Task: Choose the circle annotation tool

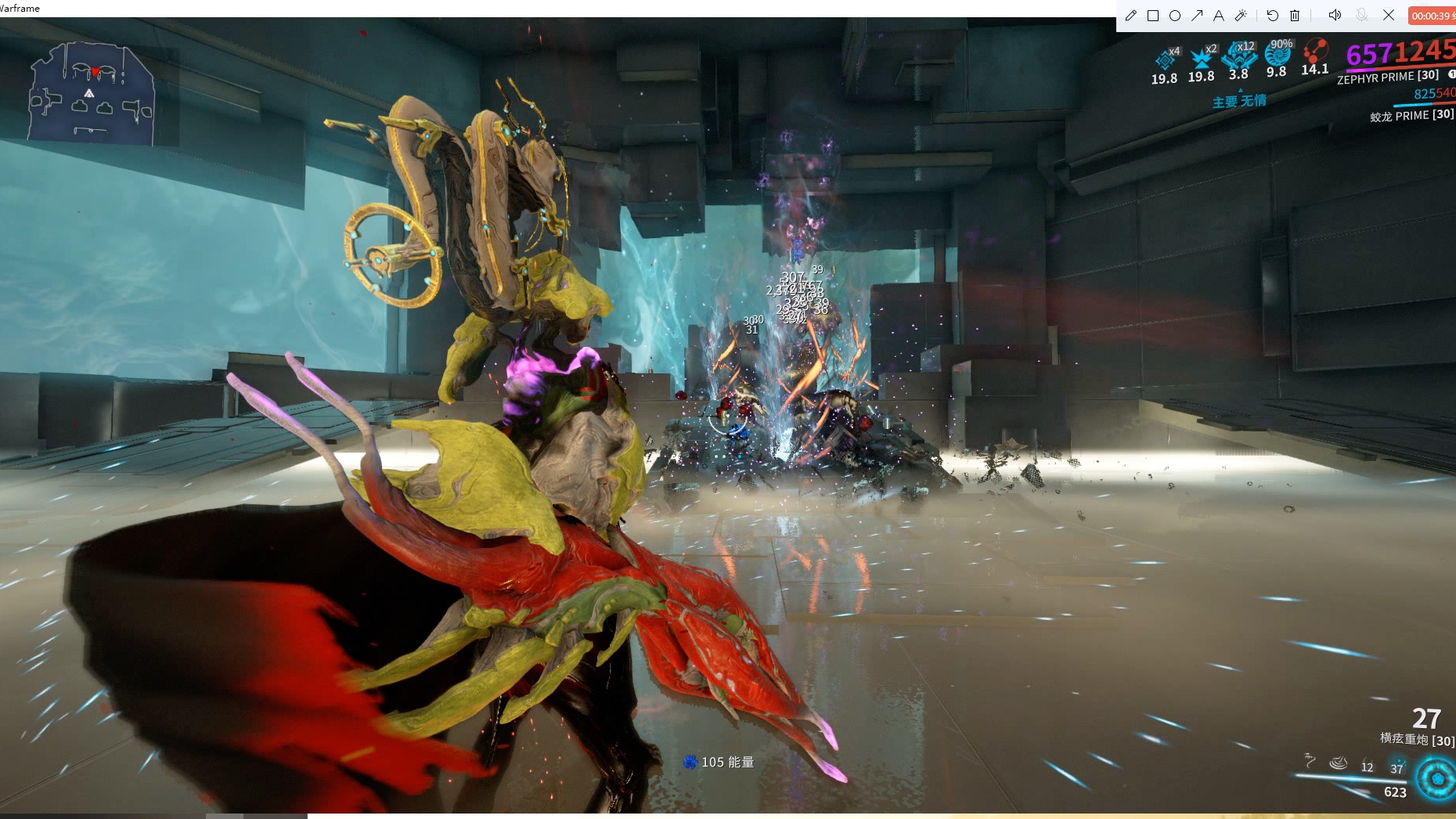Action: 1175,16
